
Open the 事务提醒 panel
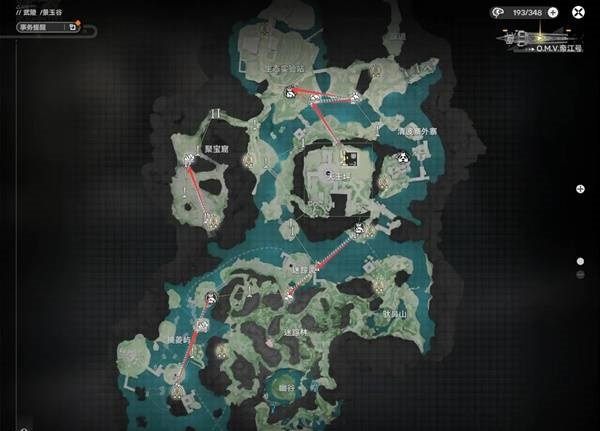40,28
